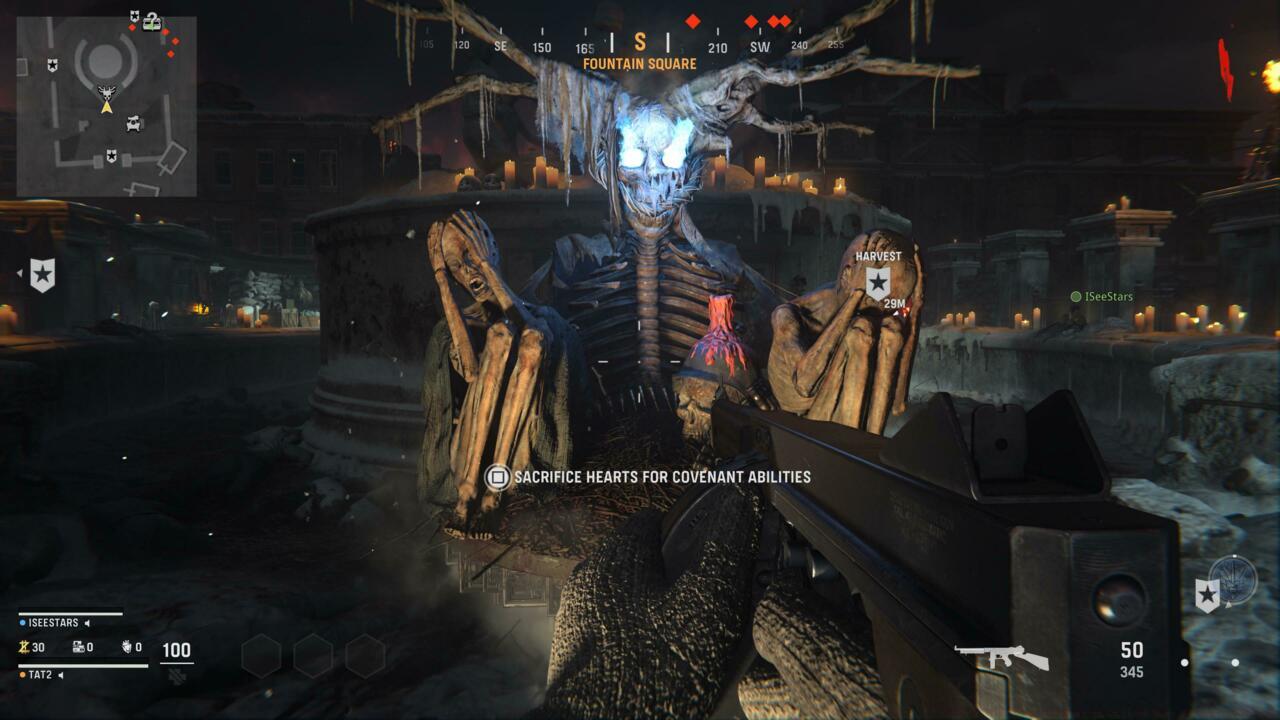Select the Fountain Square location label
The image size is (1280, 720).
point(640,62)
